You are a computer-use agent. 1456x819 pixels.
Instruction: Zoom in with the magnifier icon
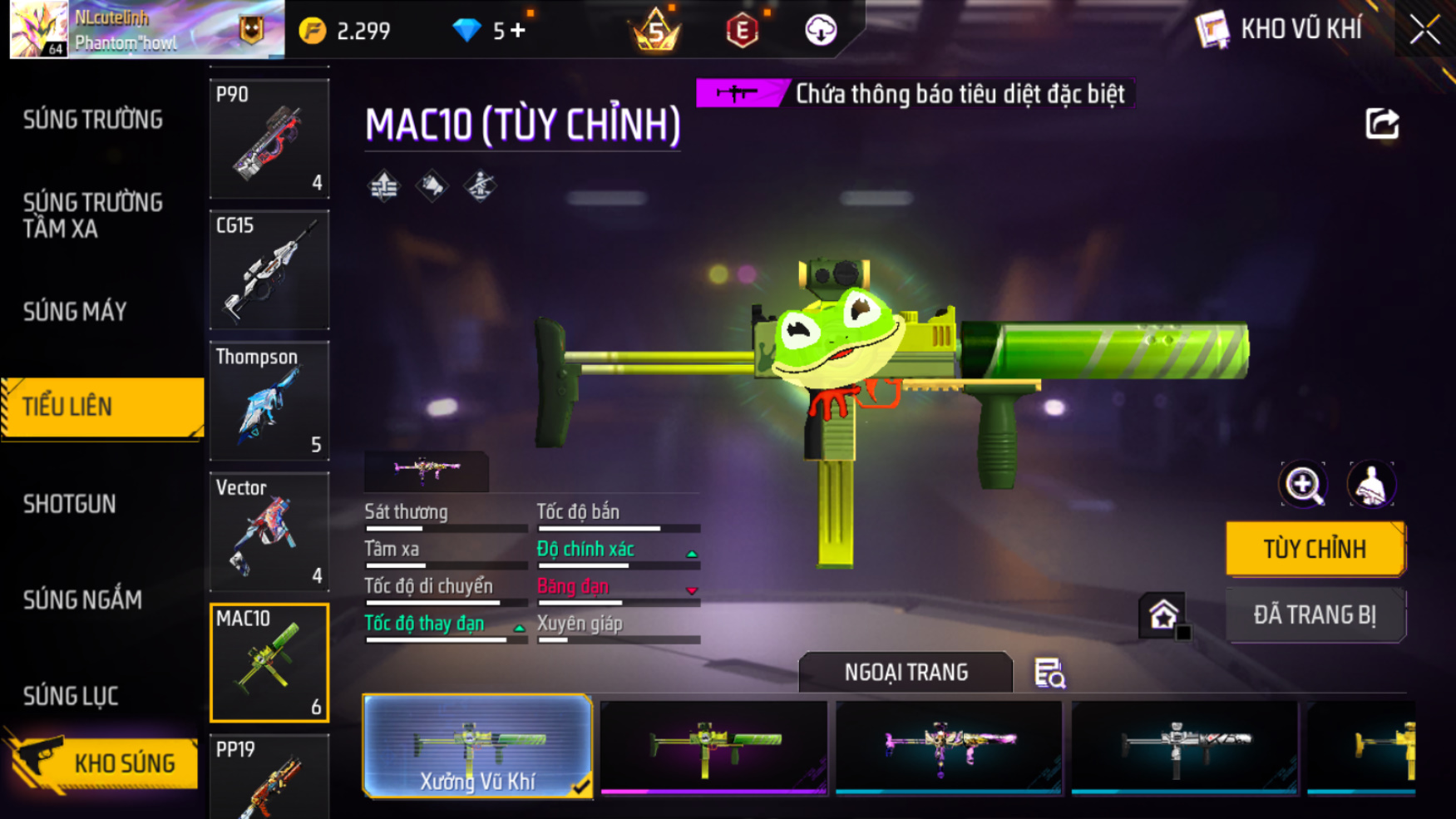coord(1303,485)
